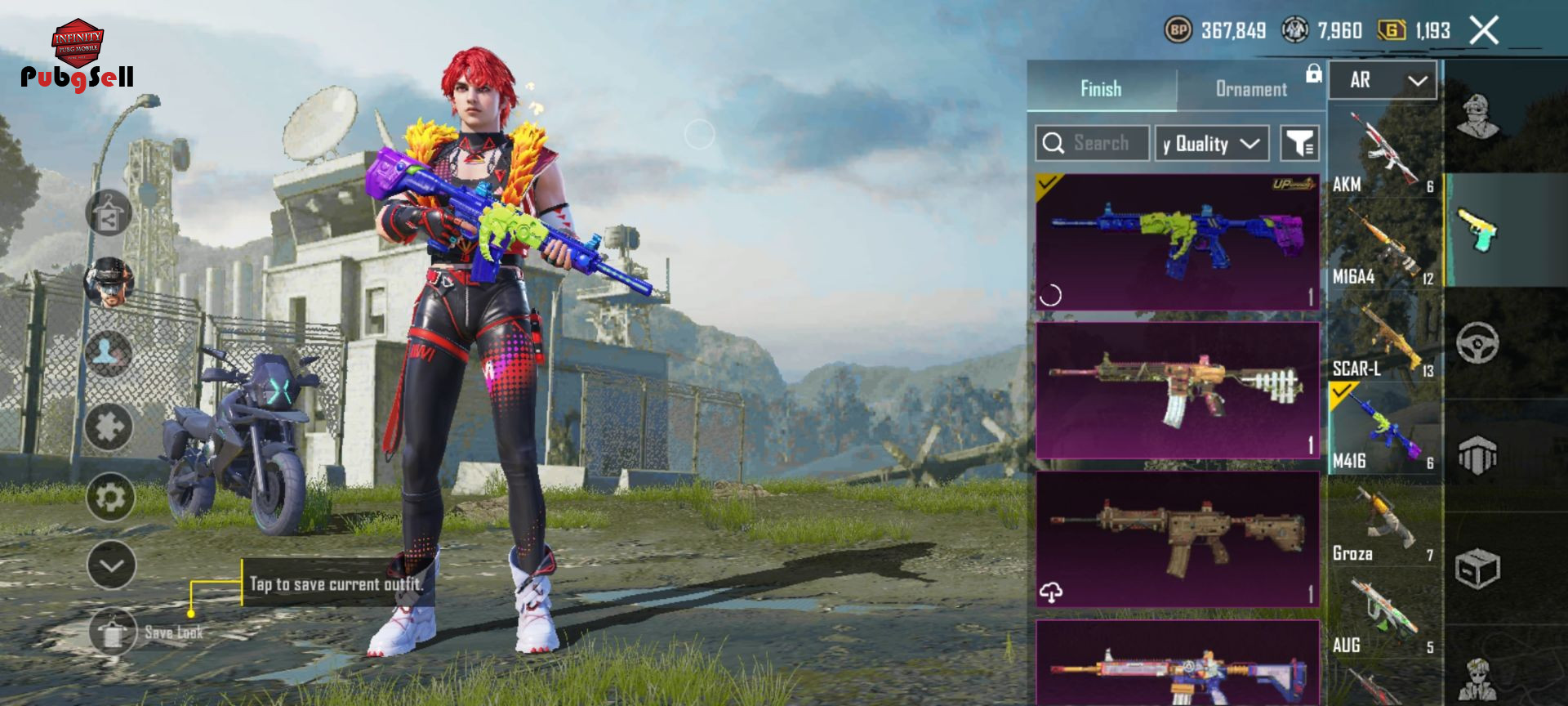Expand the AR weapon type dropdown
This screenshot has width=1568, height=706.
pyautogui.click(x=1383, y=80)
